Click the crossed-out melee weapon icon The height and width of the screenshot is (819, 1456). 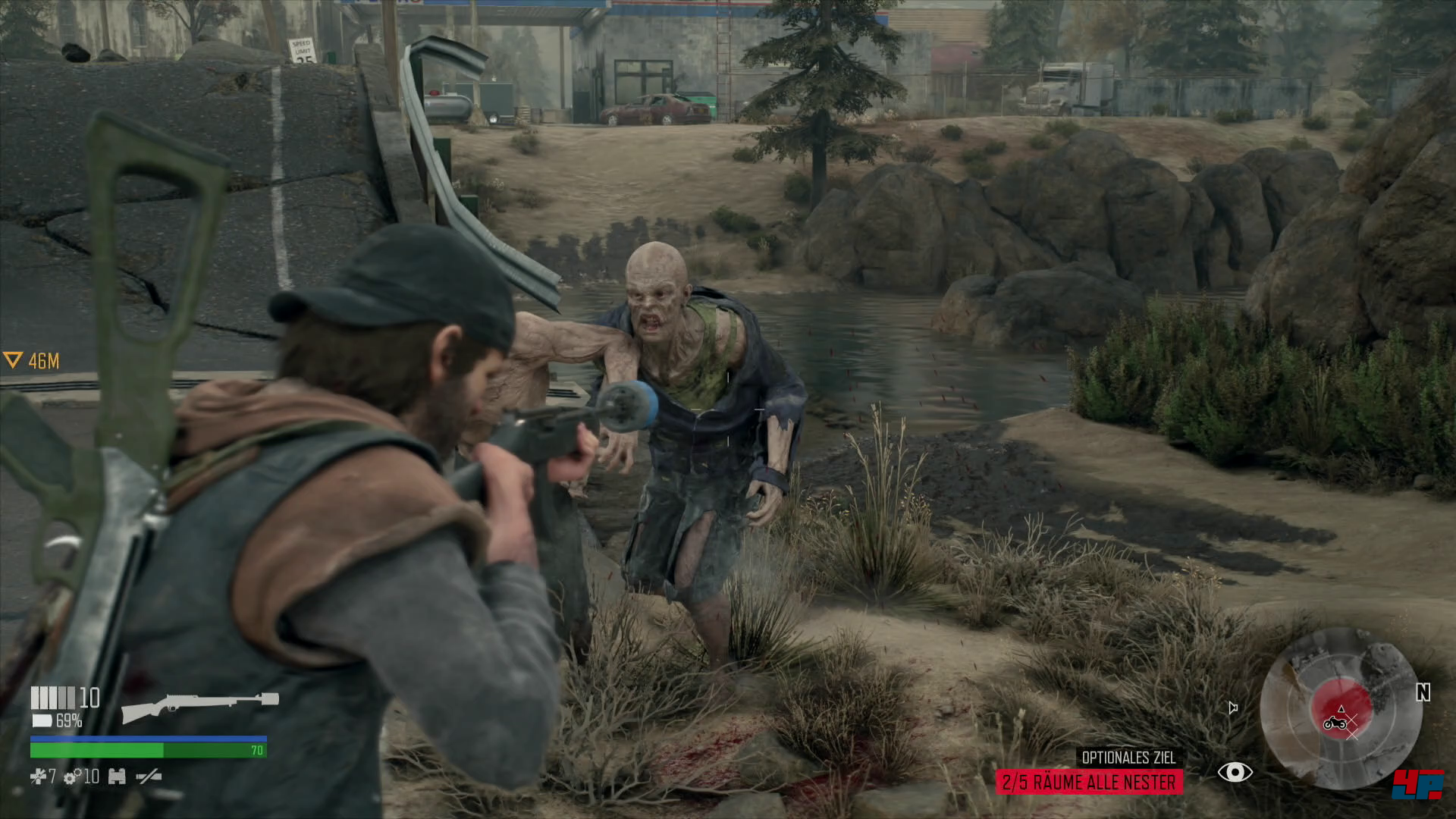point(148,776)
